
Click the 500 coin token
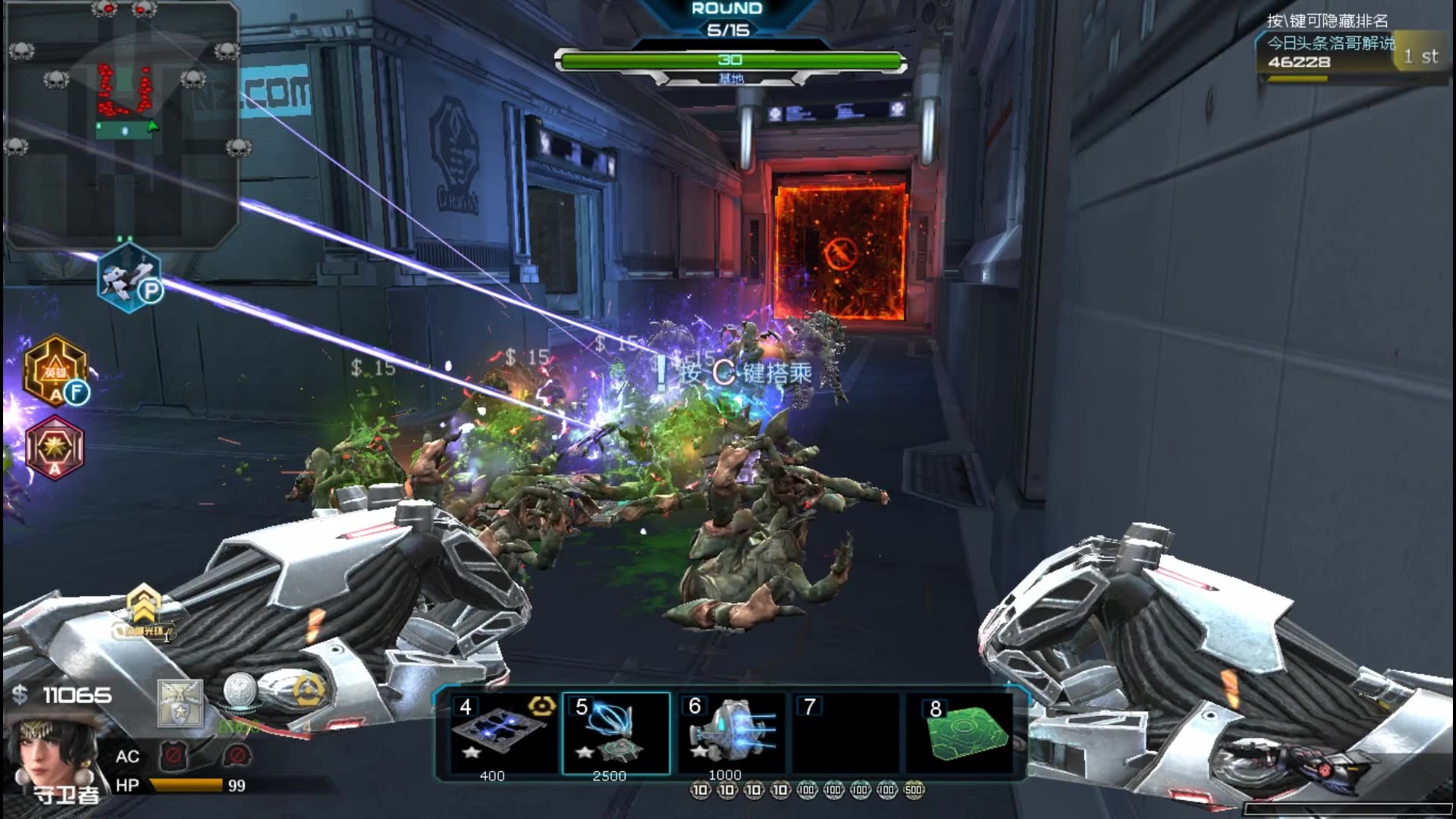[914, 790]
